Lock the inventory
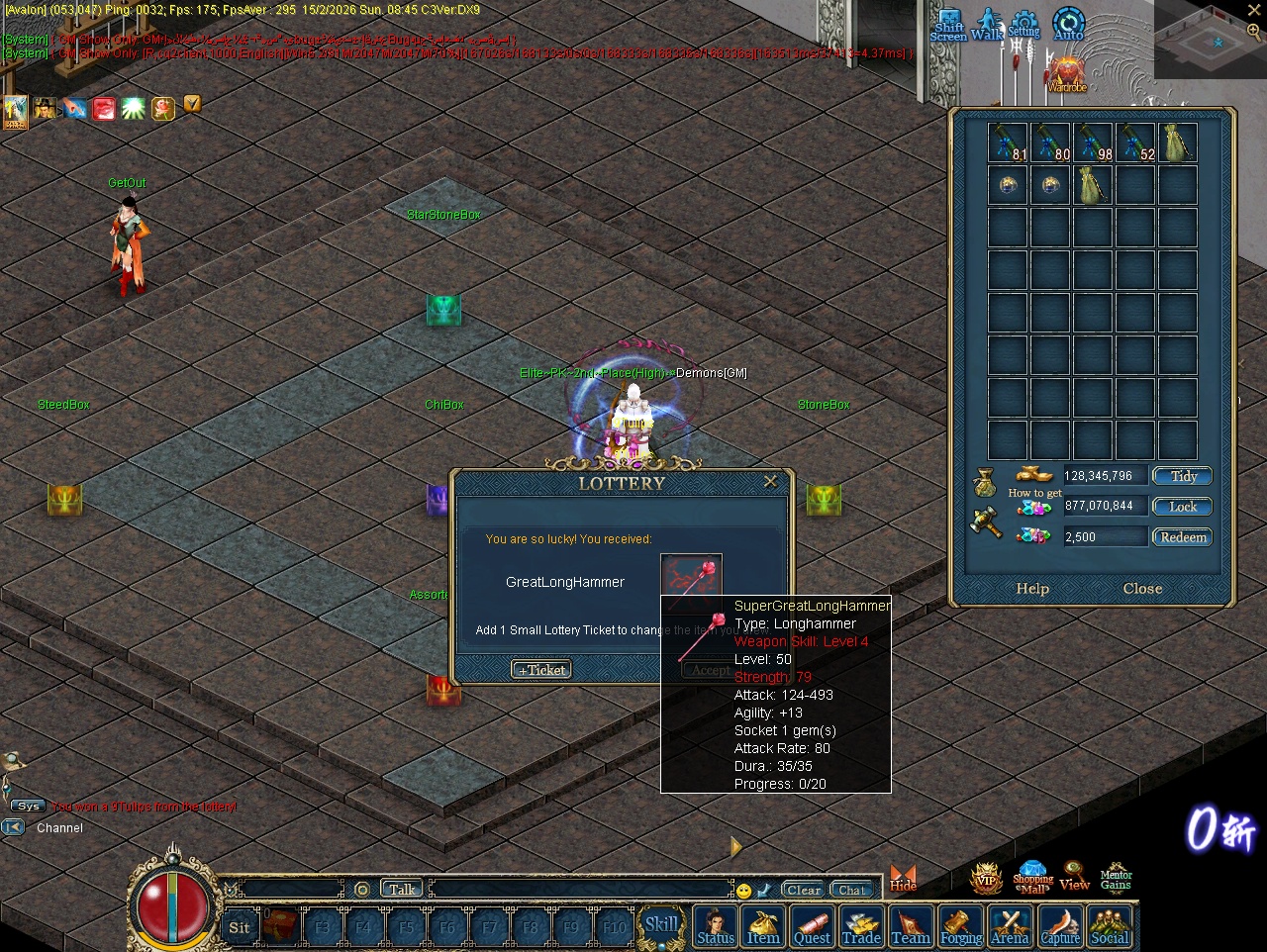This screenshot has width=1267, height=952. tap(1183, 507)
